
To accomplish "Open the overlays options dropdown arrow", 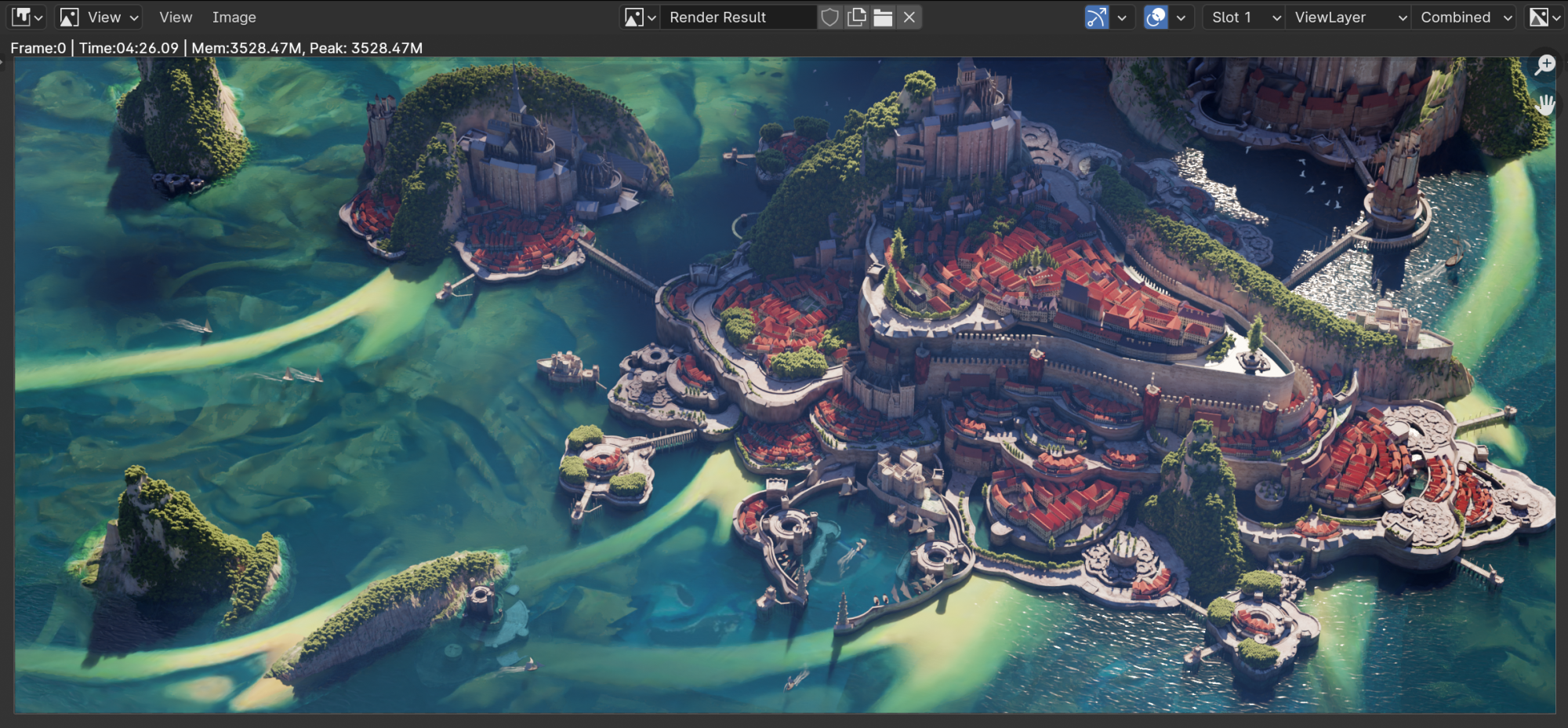I will pos(1181,17).
